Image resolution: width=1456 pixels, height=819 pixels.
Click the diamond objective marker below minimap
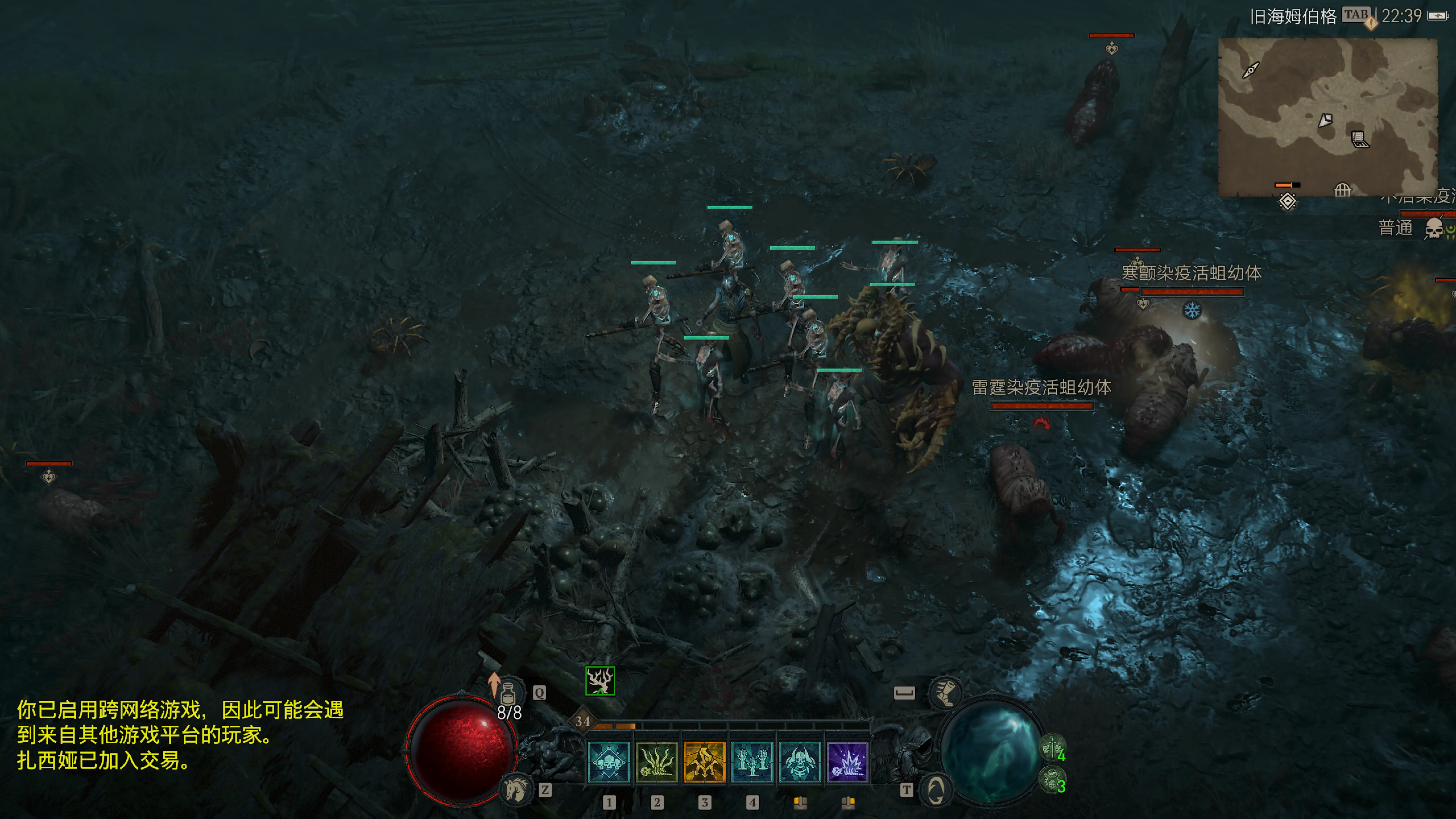(x=1288, y=201)
